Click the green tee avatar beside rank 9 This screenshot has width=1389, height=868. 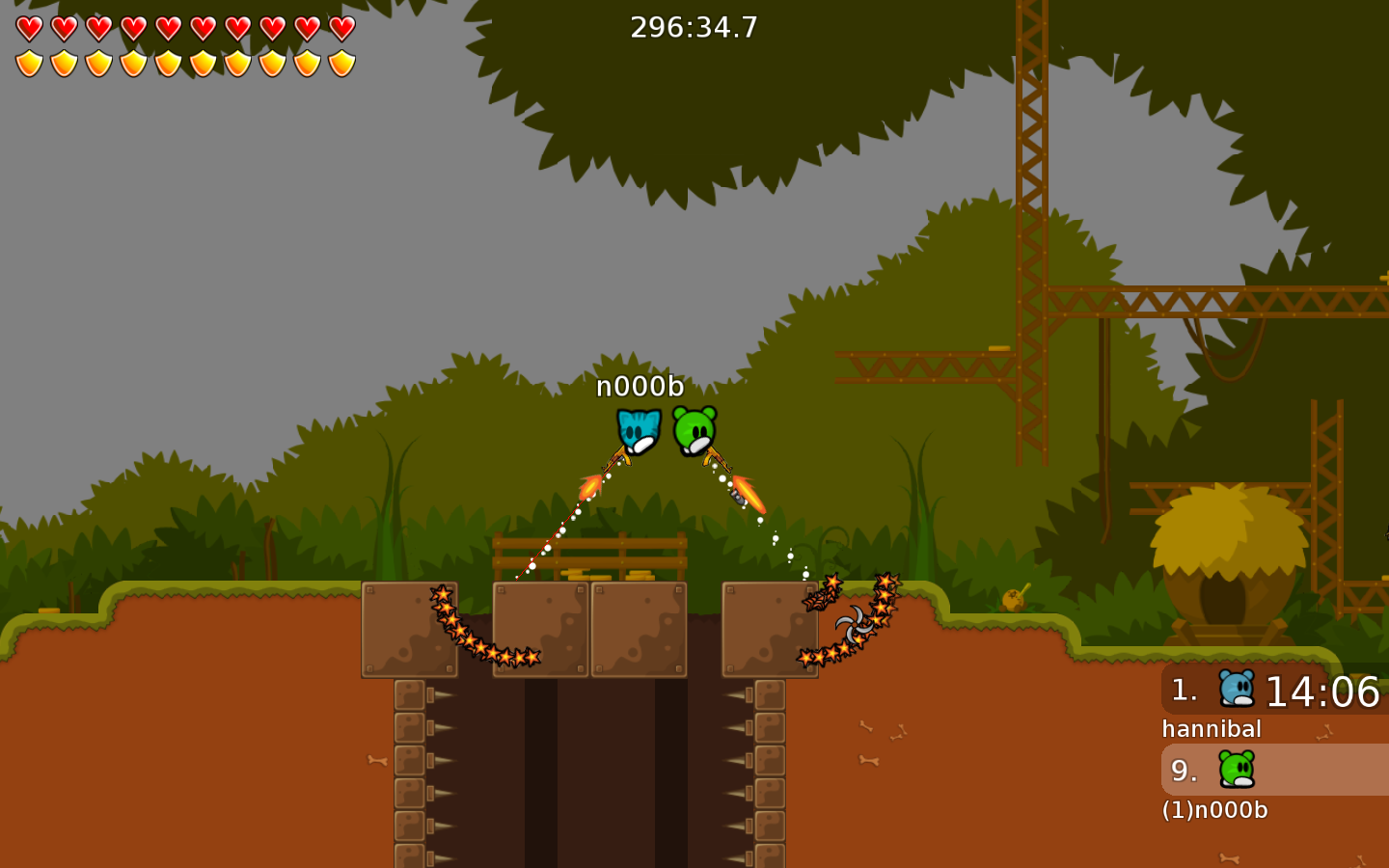(x=1238, y=771)
